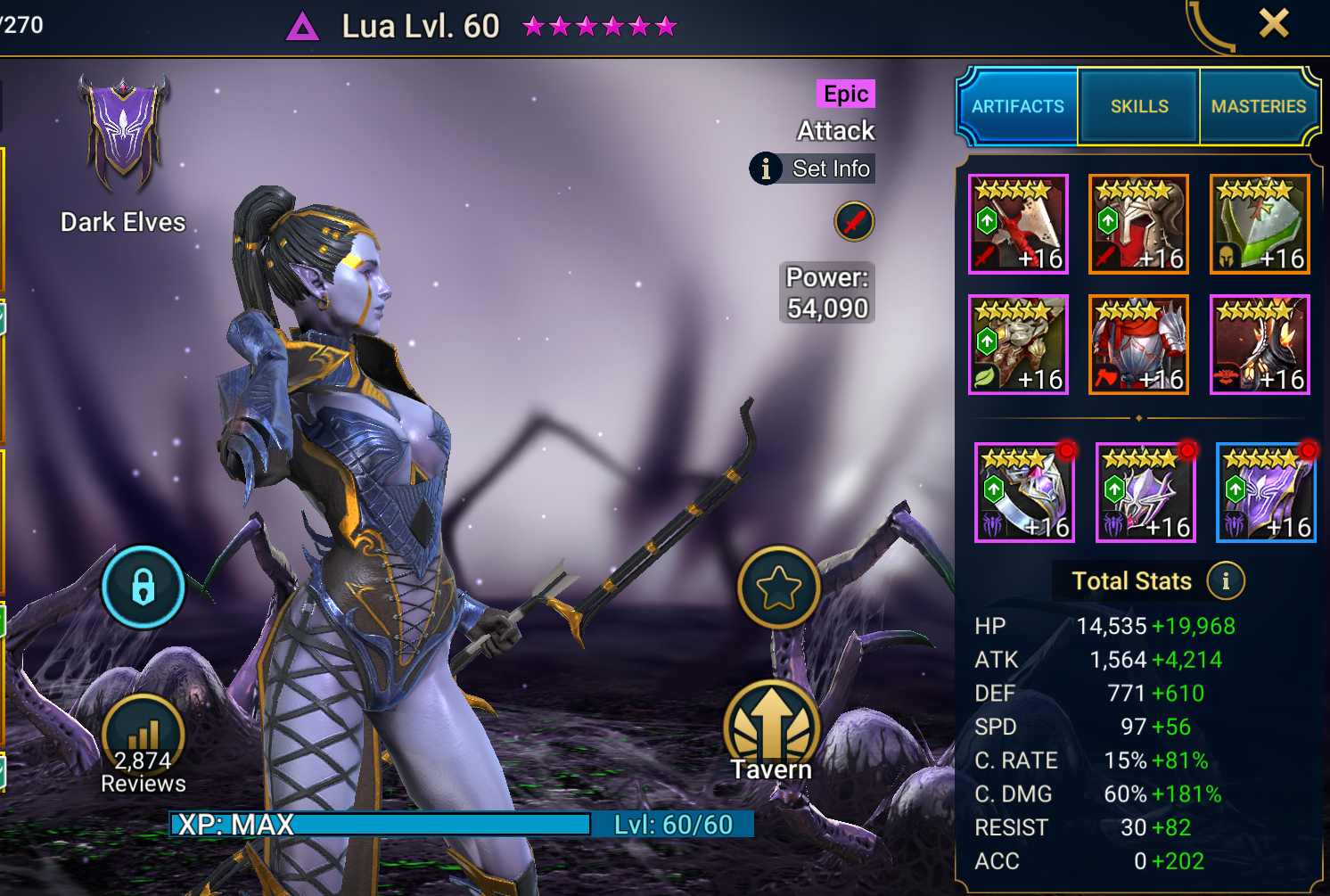Inspect the equipped amulet accessory
This screenshot has height=896, width=1330.
(x=1145, y=491)
